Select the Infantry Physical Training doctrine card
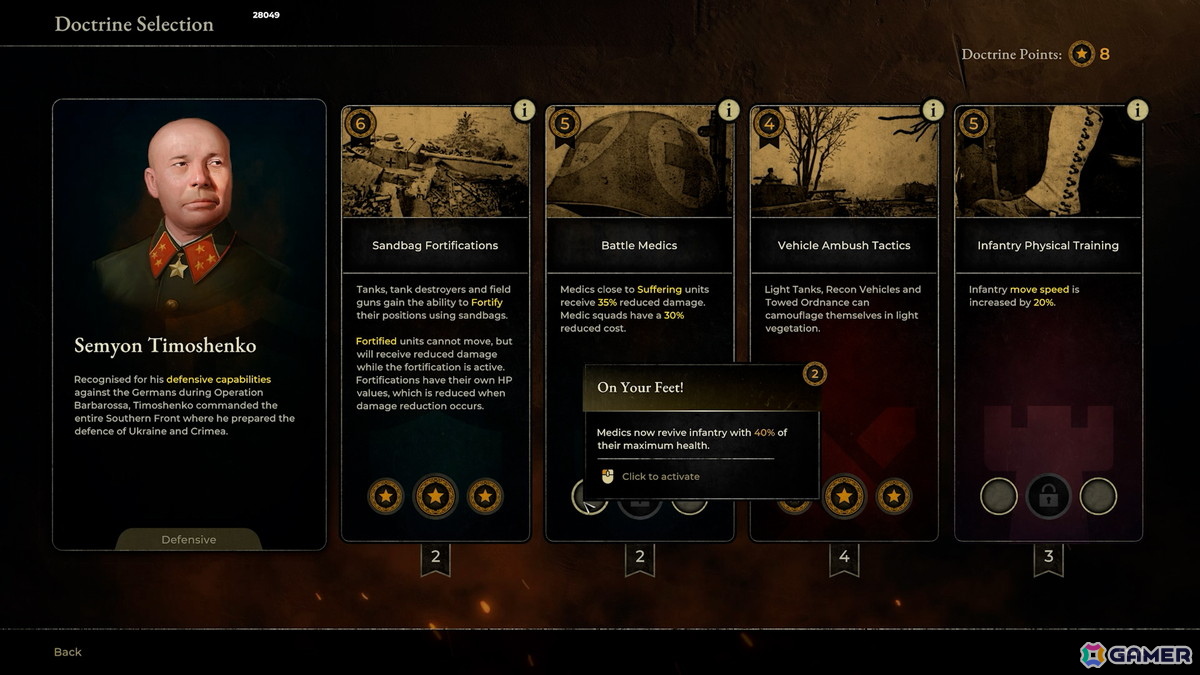 coord(1048,245)
